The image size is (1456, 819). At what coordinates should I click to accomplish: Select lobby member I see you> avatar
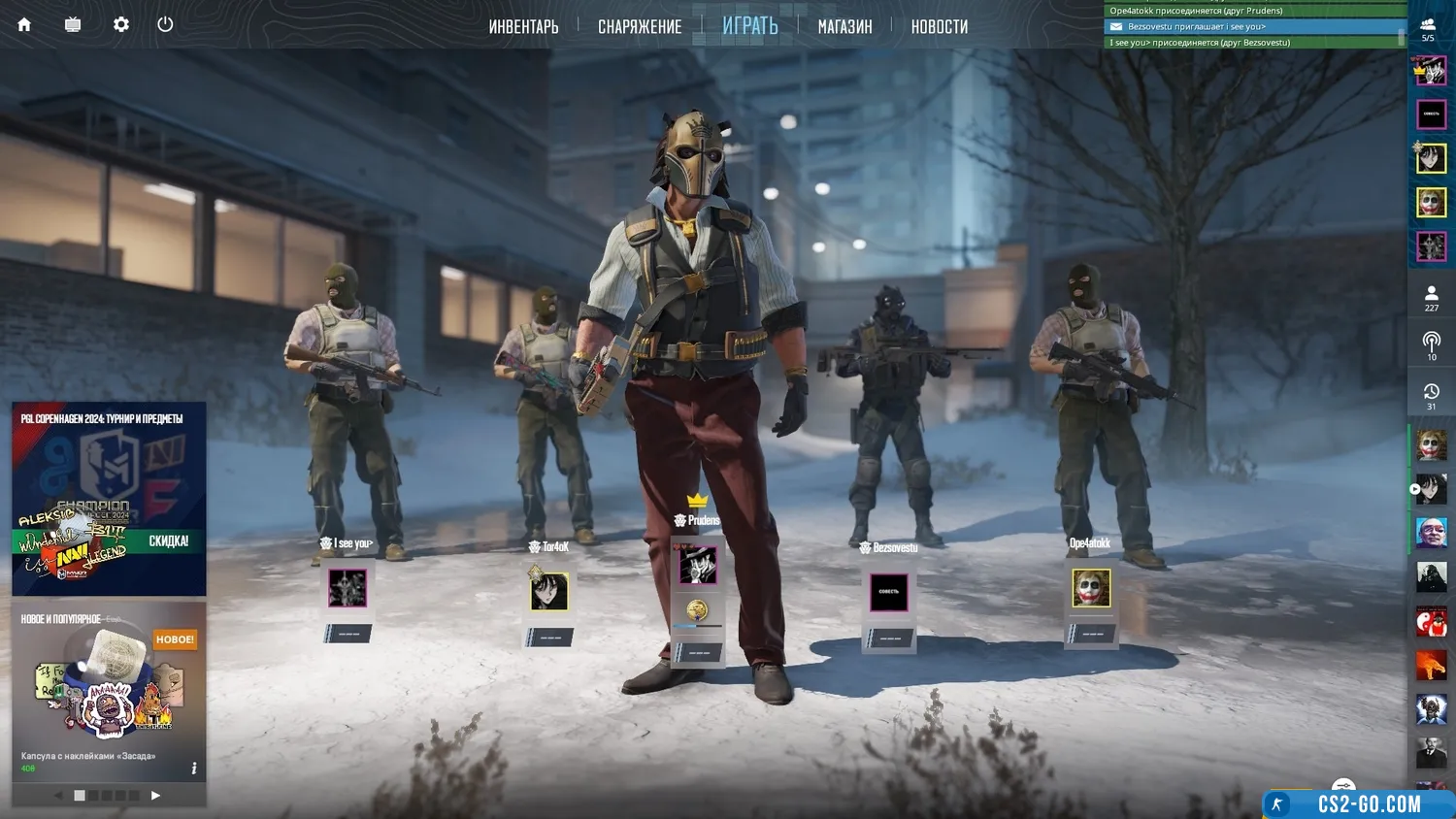tap(347, 588)
